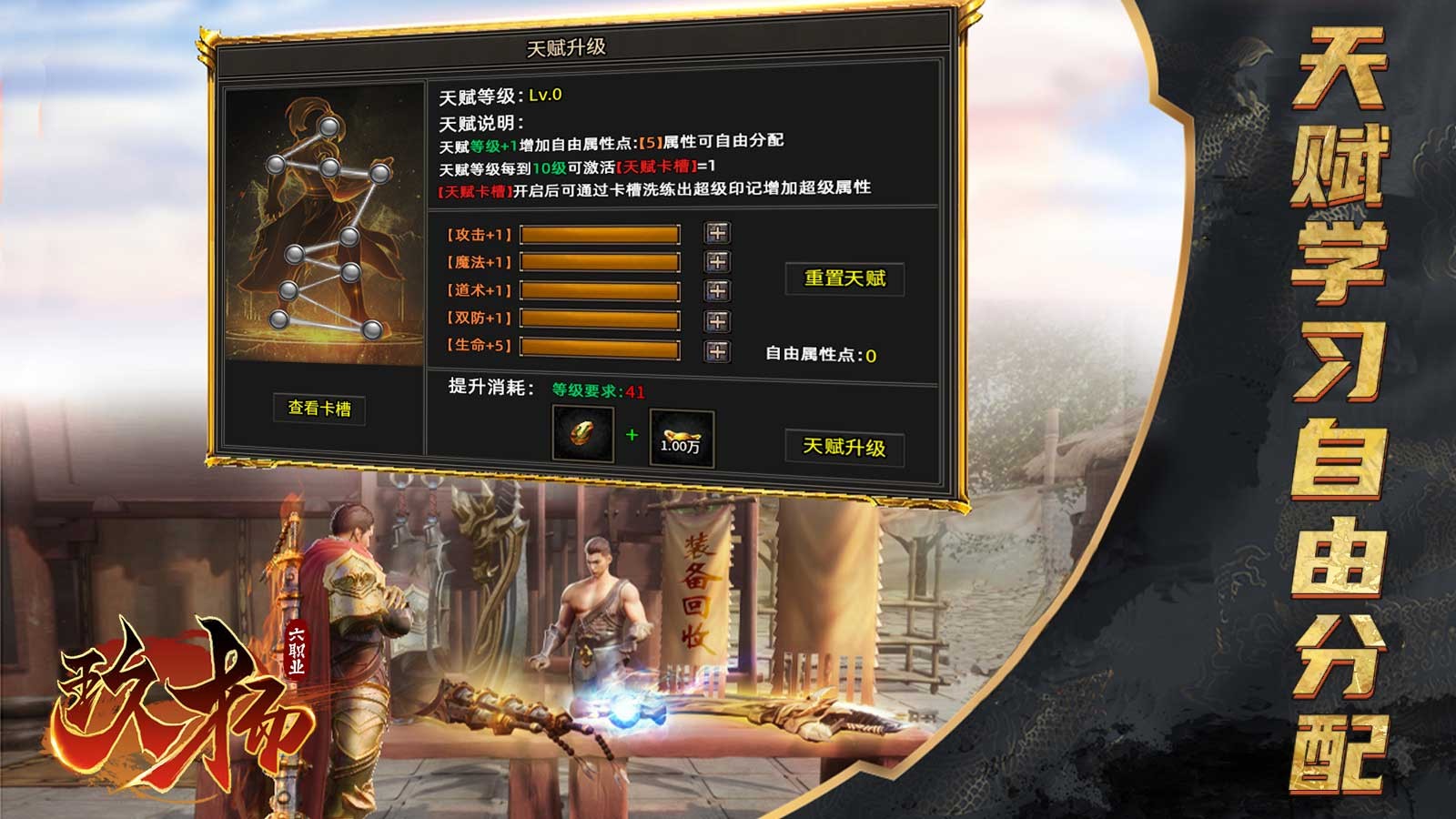
Task: Click the green gem material icon under 提升消耗
Action: [x=582, y=436]
